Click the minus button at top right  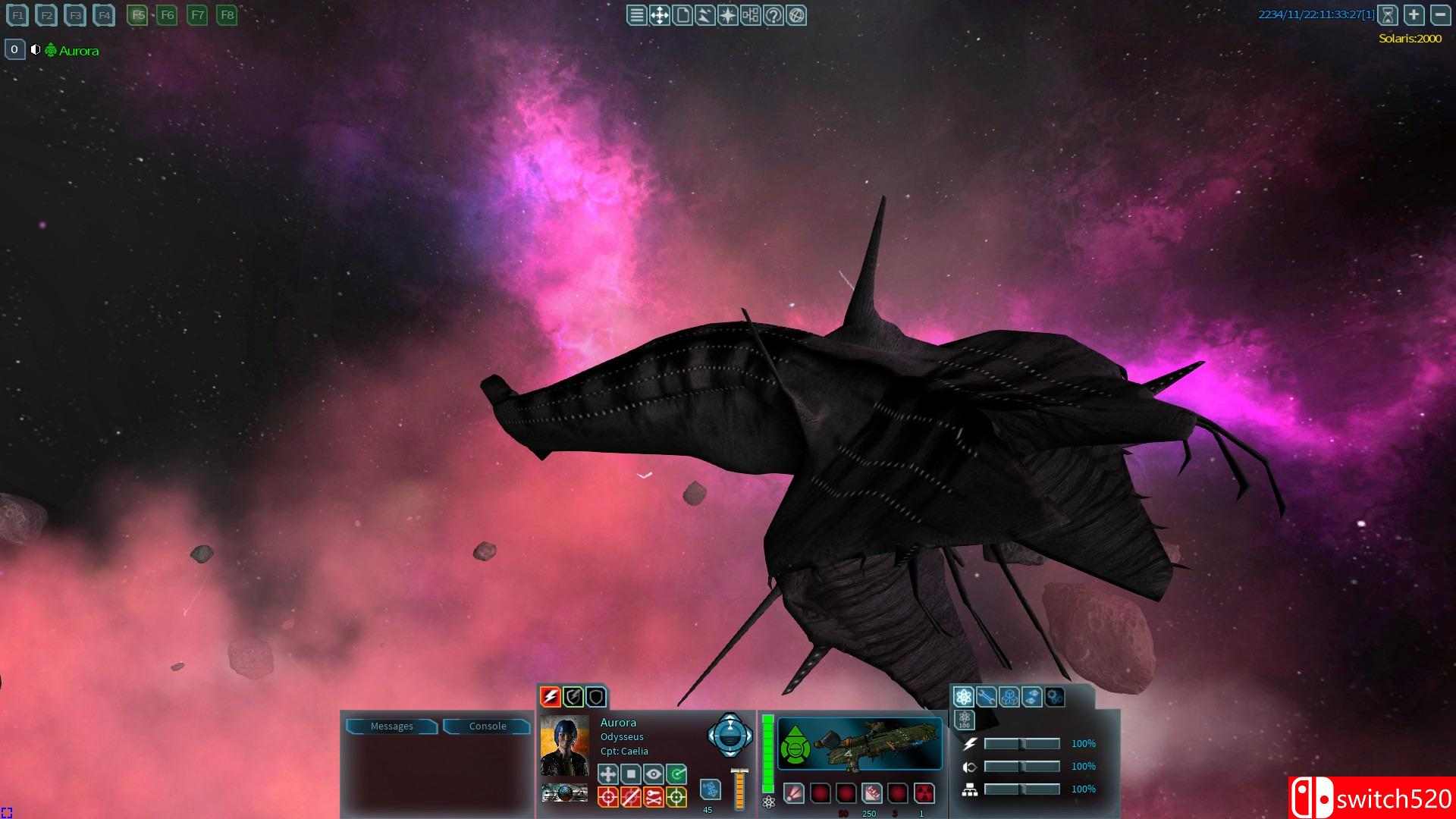tap(1439, 14)
